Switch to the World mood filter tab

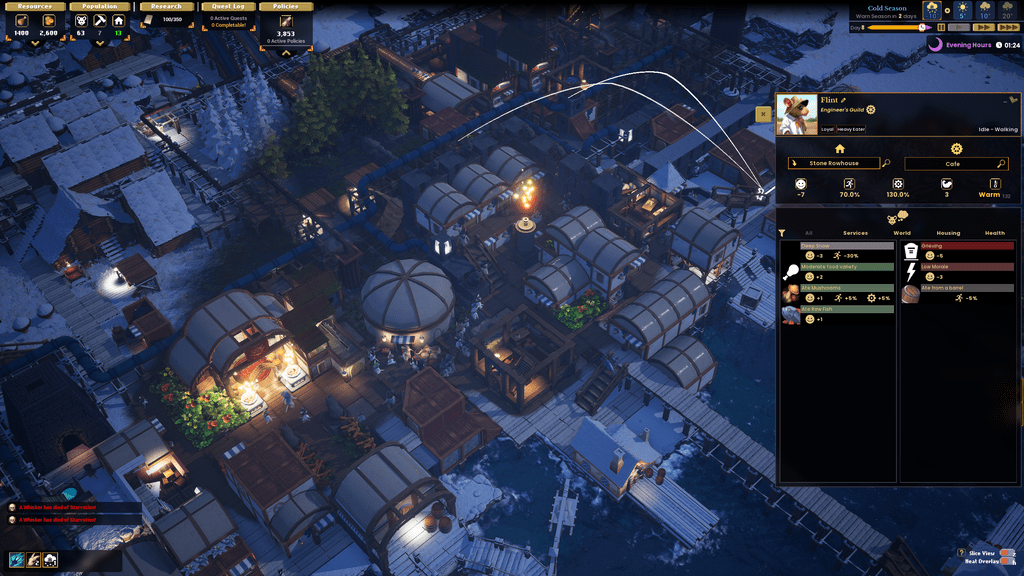coord(902,233)
